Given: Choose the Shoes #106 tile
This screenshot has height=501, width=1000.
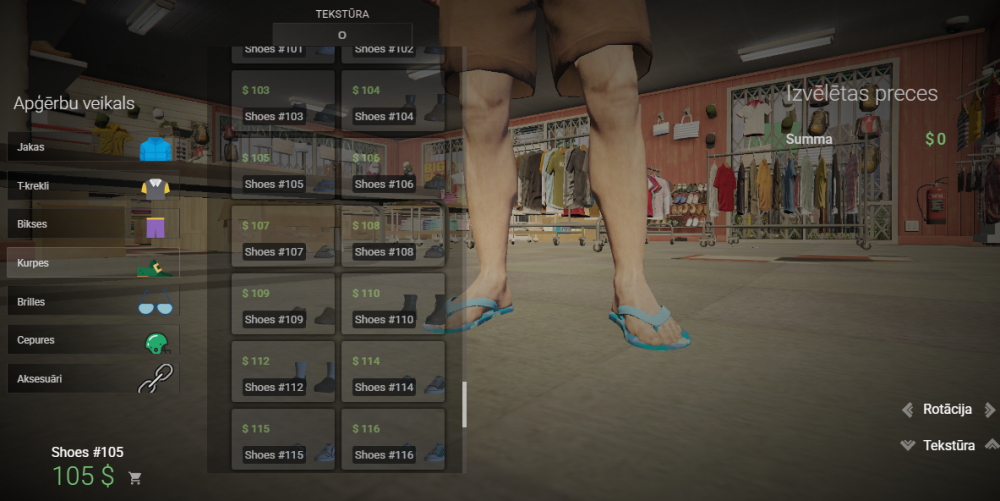Looking at the screenshot, I should [393, 168].
